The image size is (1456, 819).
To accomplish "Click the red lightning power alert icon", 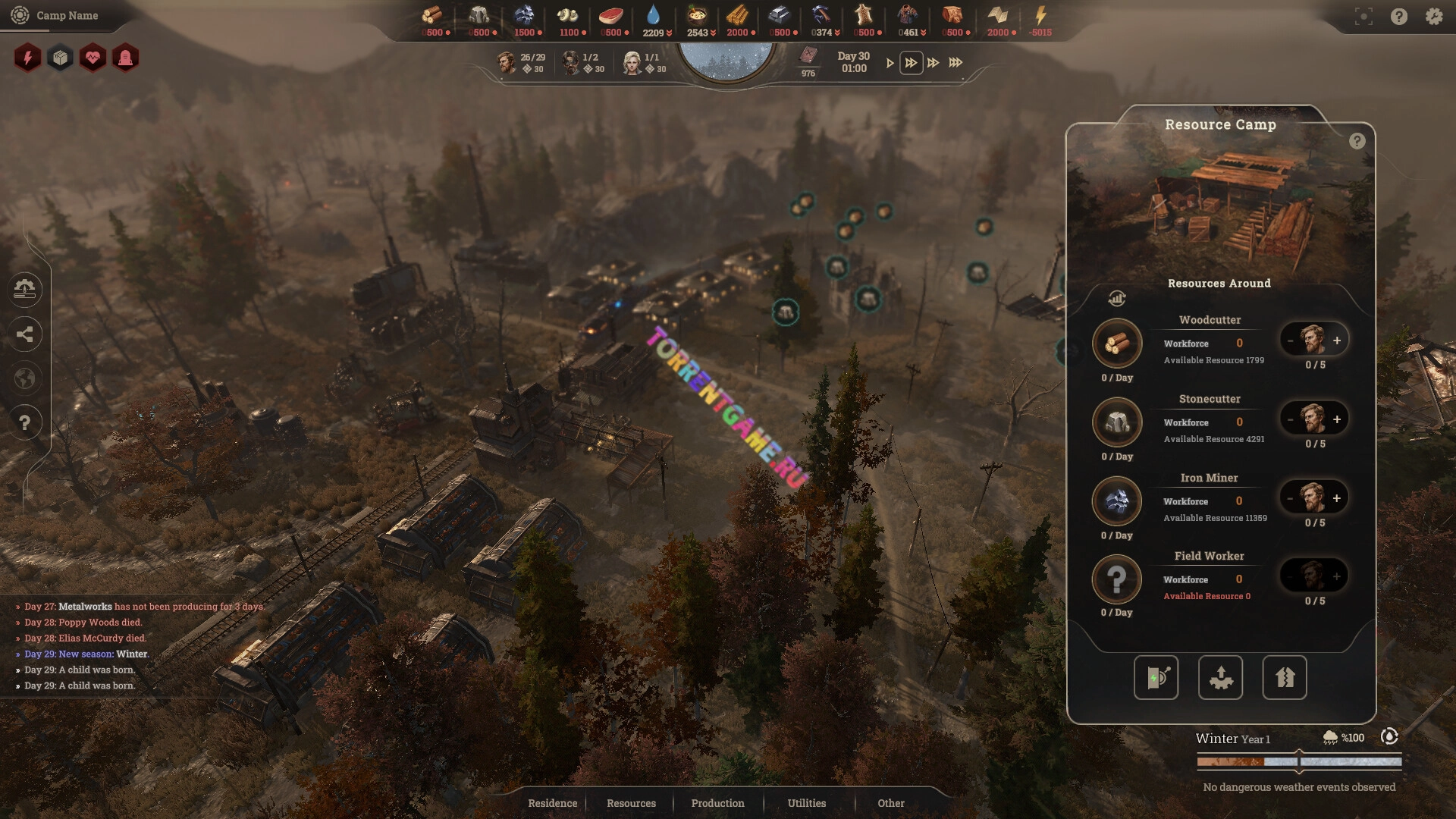I will [27, 58].
